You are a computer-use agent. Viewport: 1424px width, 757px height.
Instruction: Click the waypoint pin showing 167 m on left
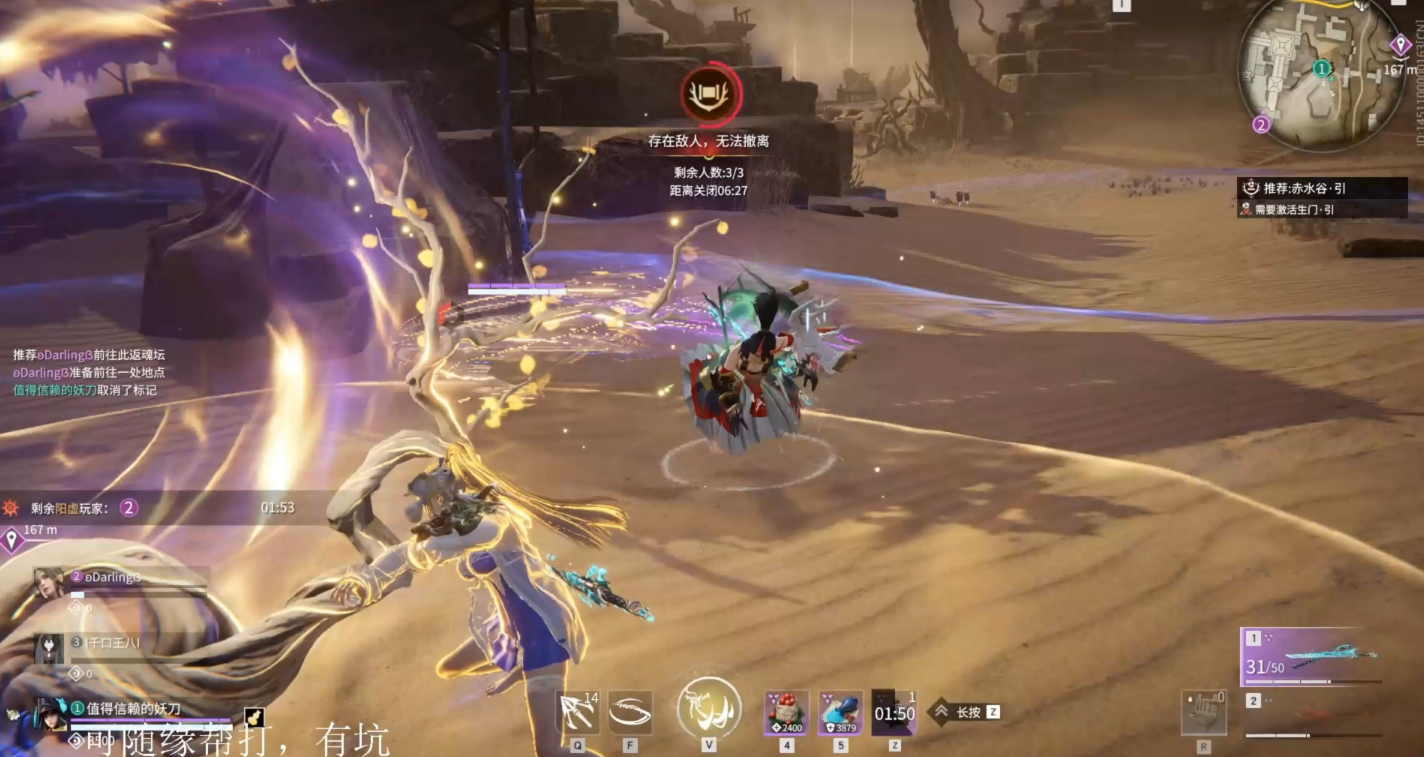click(12, 541)
